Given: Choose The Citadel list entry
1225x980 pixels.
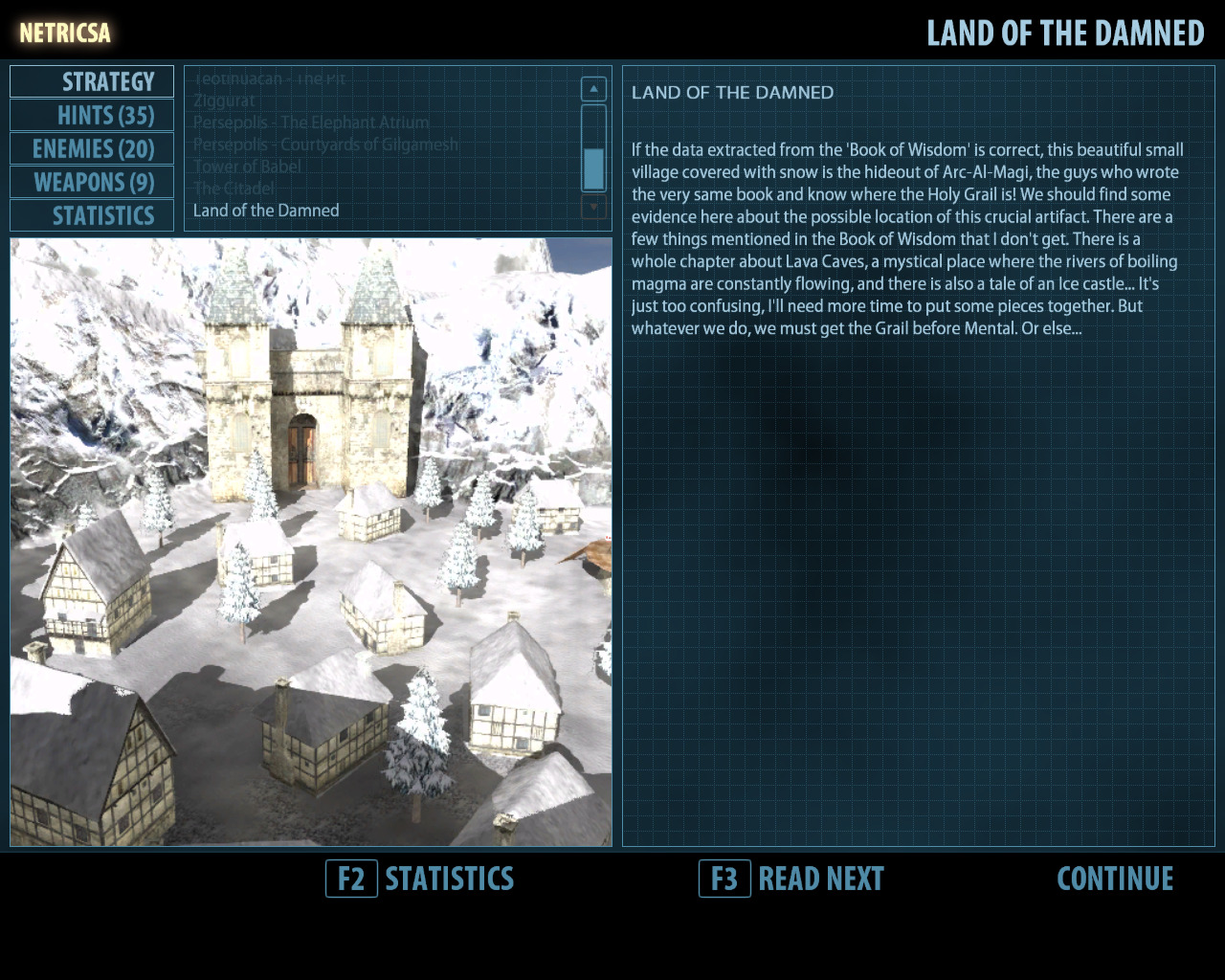Looking at the screenshot, I should (234, 189).
